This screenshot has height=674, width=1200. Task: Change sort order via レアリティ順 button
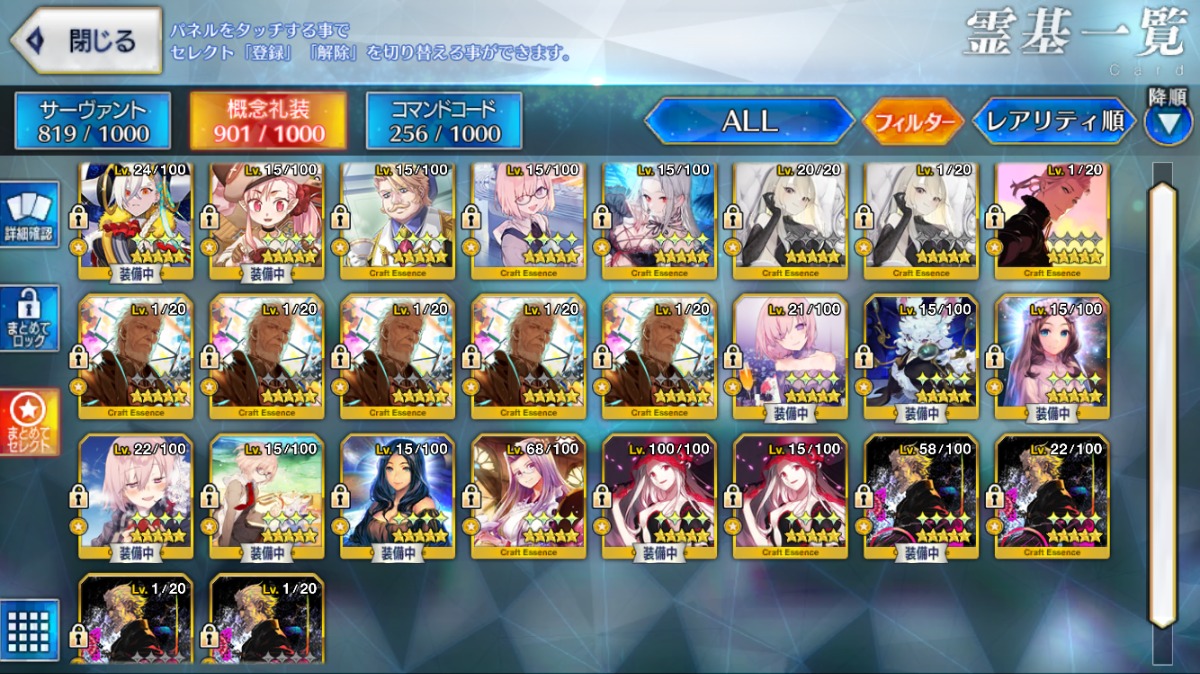click(1053, 121)
